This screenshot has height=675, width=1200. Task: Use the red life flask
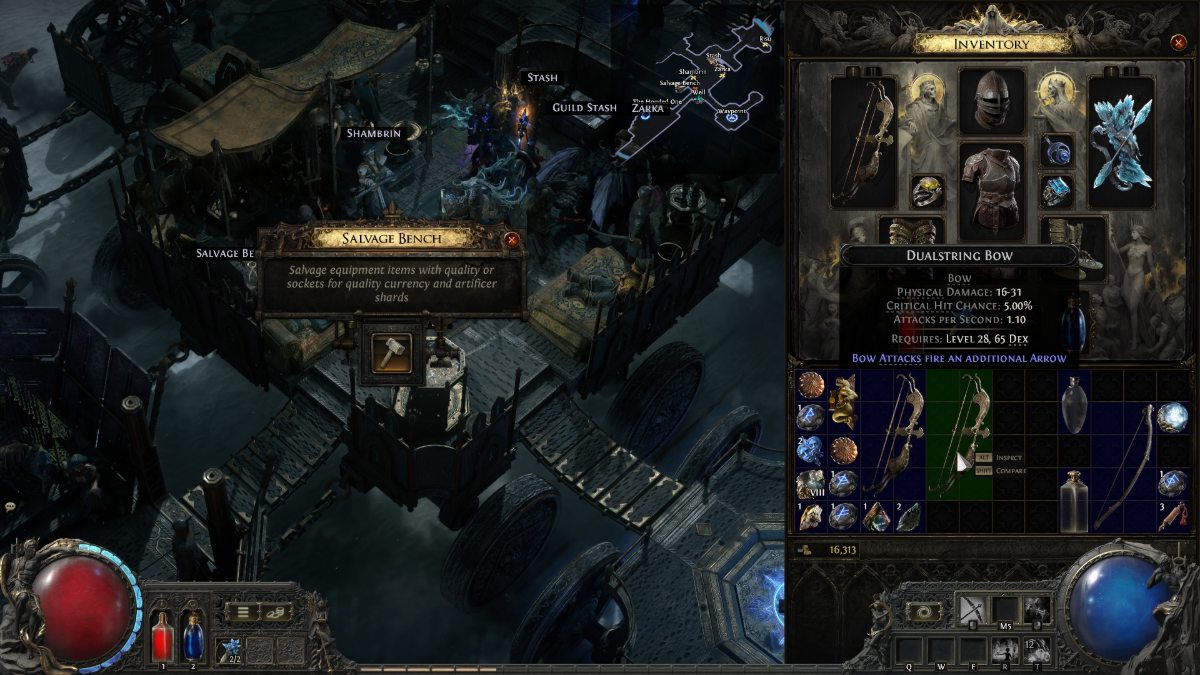(x=162, y=635)
